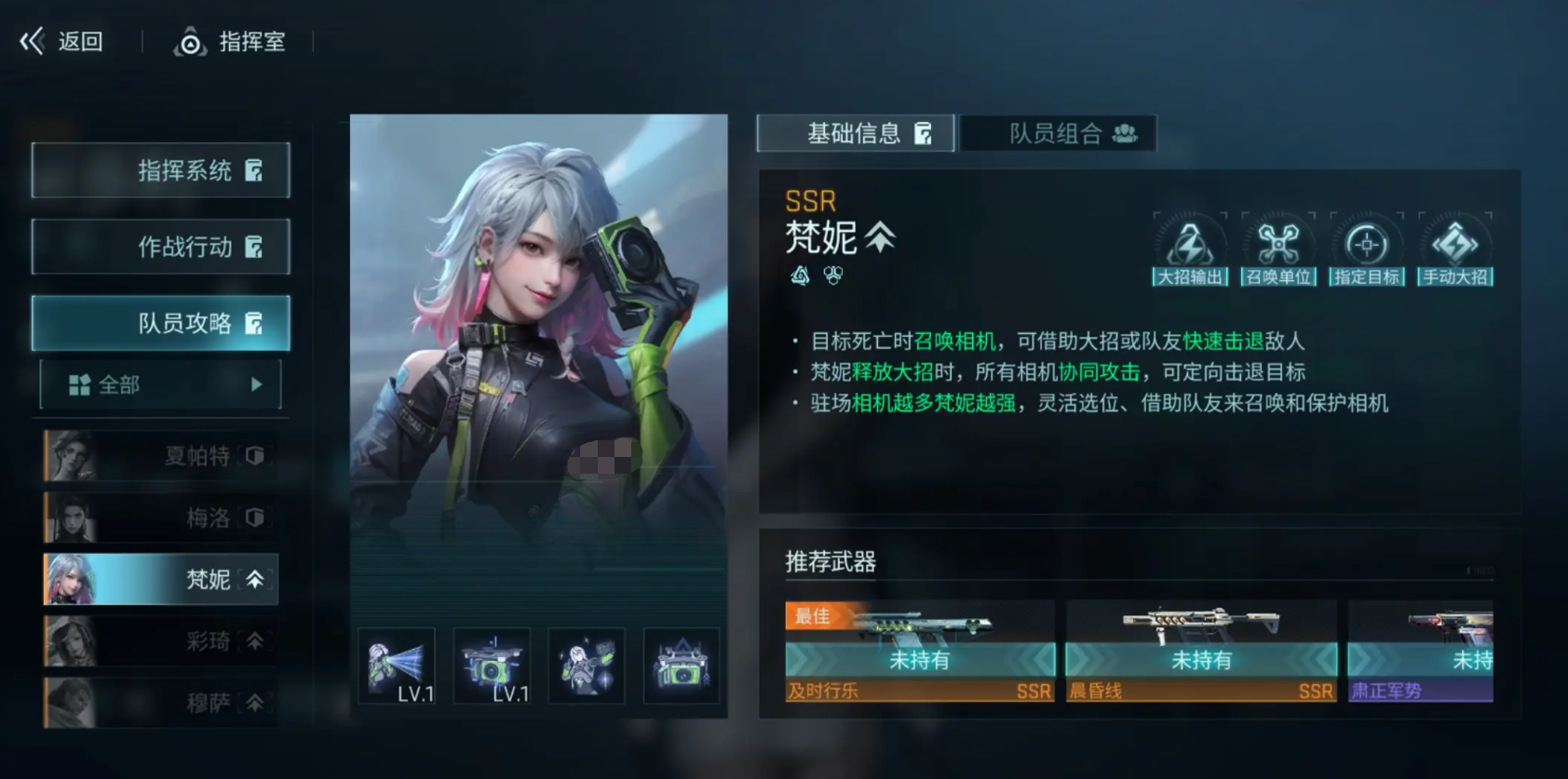
Task: Switch to the 基础信息 tab
Action: pos(856,133)
